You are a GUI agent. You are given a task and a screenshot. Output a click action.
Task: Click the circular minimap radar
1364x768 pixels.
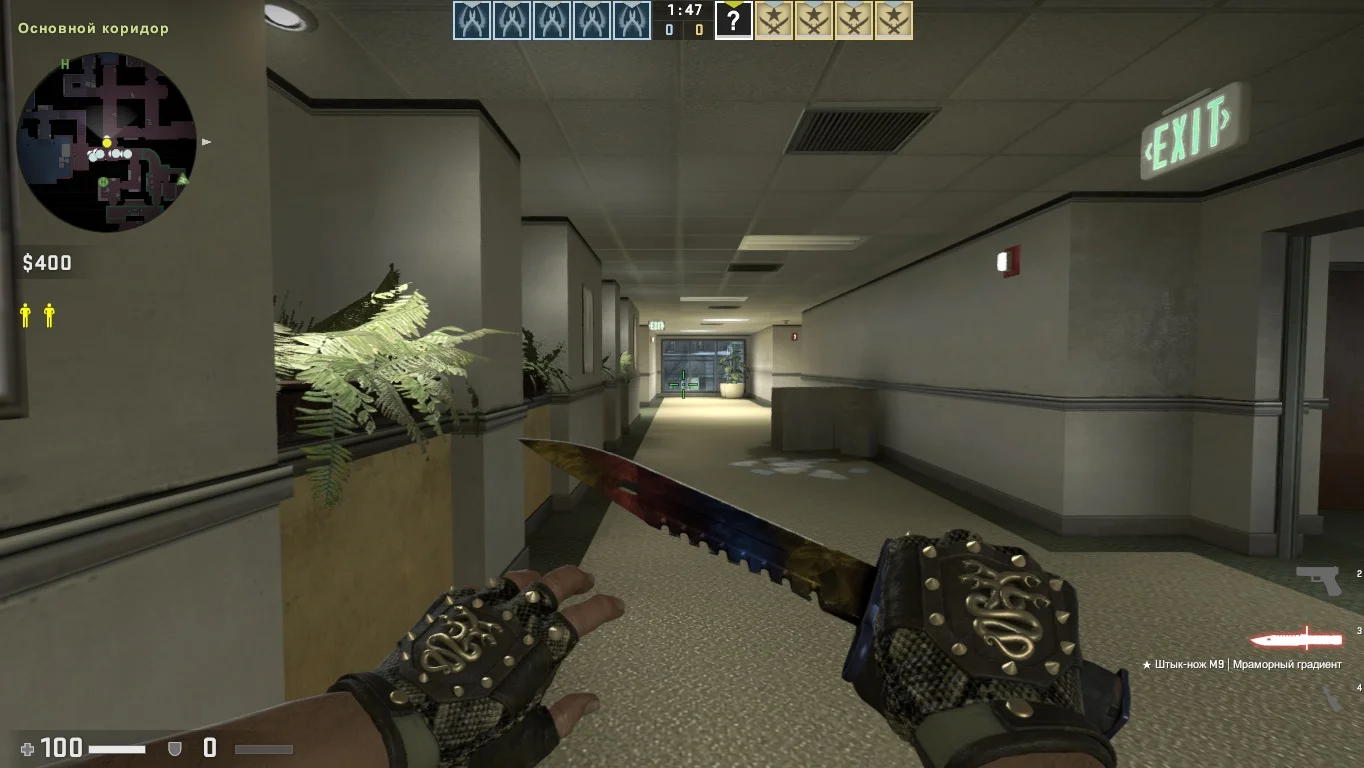[x=107, y=142]
